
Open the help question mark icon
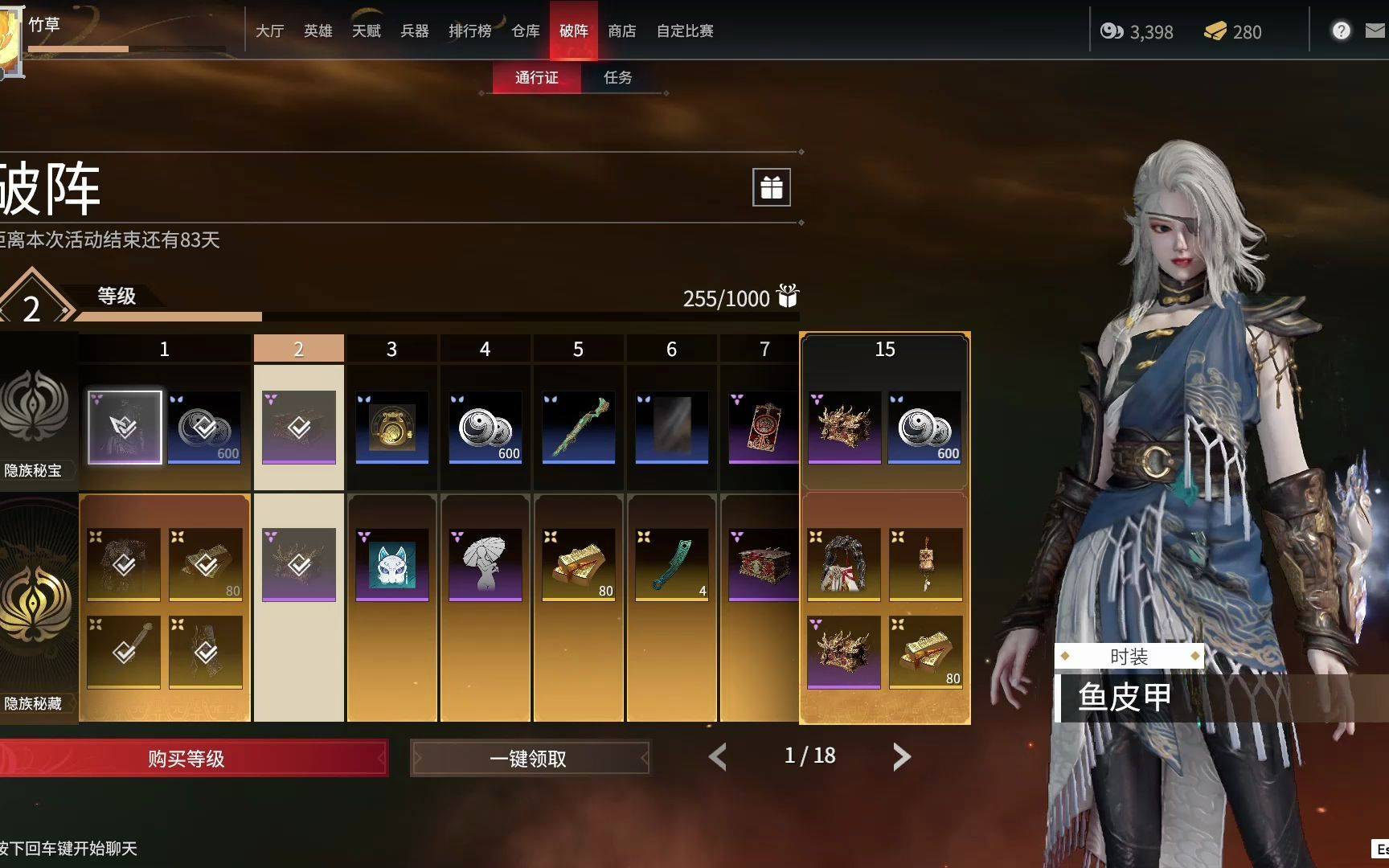click(1340, 31)
